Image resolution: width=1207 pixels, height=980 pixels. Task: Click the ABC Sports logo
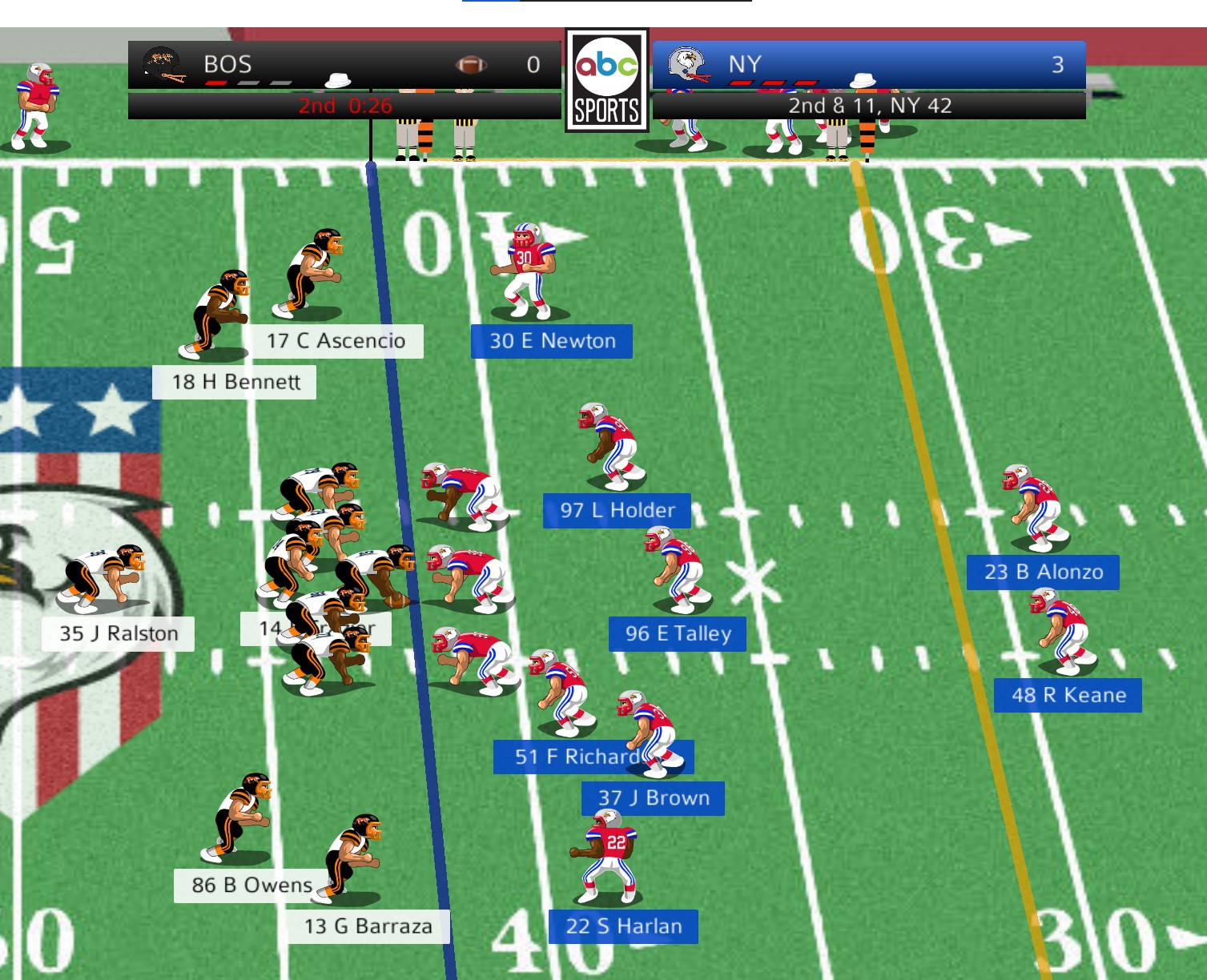coord(606,81)
